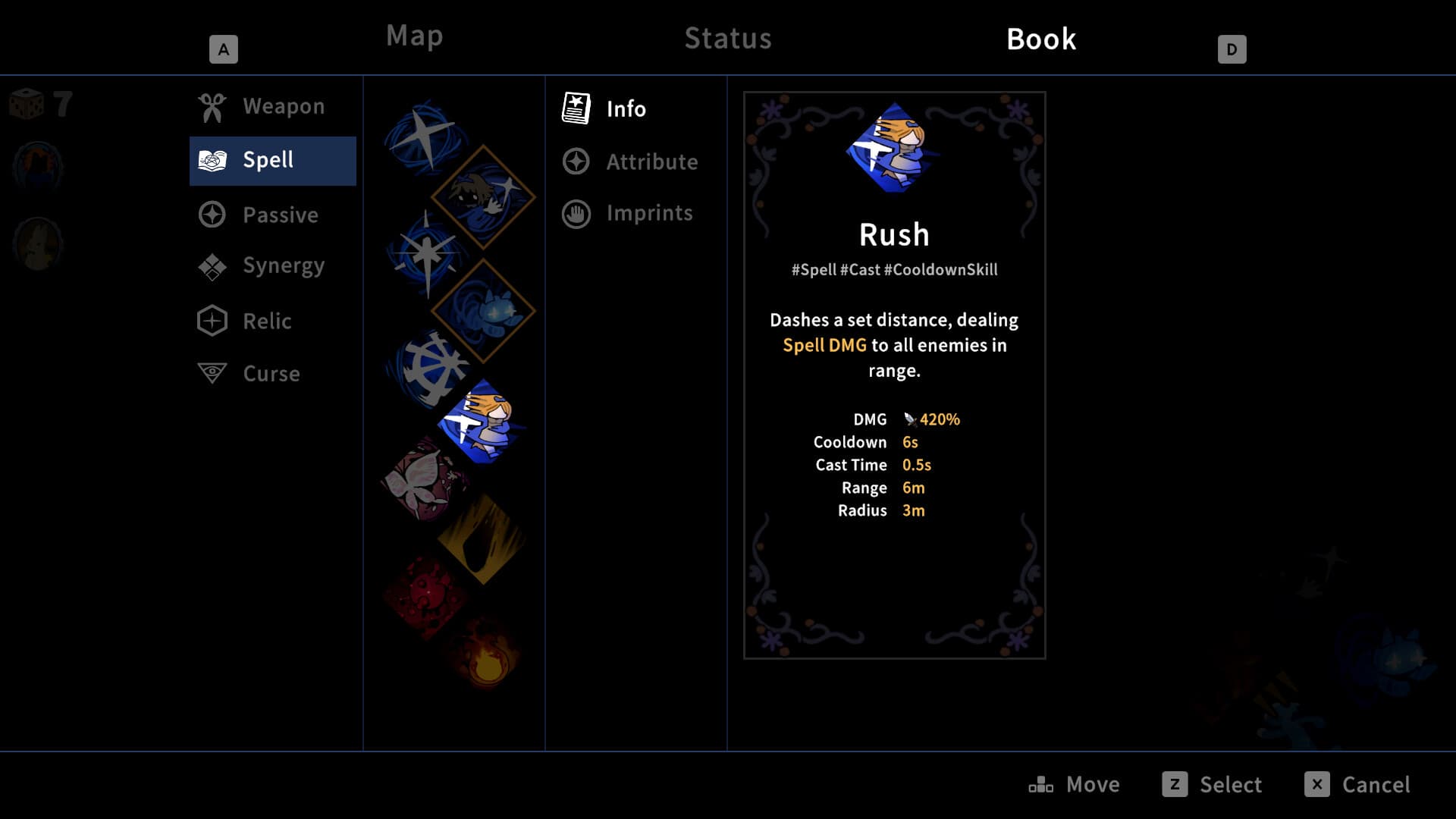Choose the gold-framed brown-haired character spell

tap(482, 196)
